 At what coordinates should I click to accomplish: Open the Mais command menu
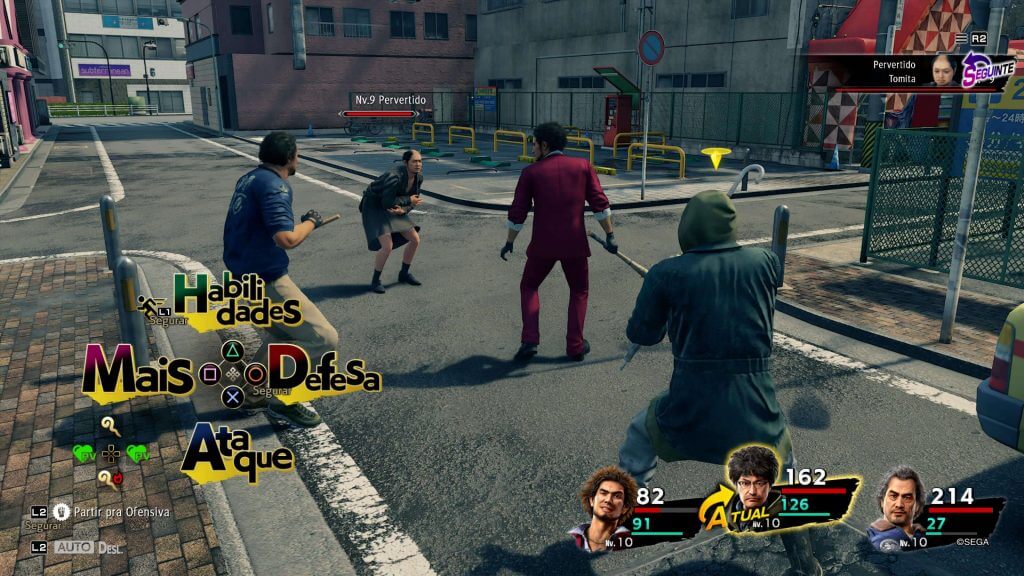click(137, 372)
